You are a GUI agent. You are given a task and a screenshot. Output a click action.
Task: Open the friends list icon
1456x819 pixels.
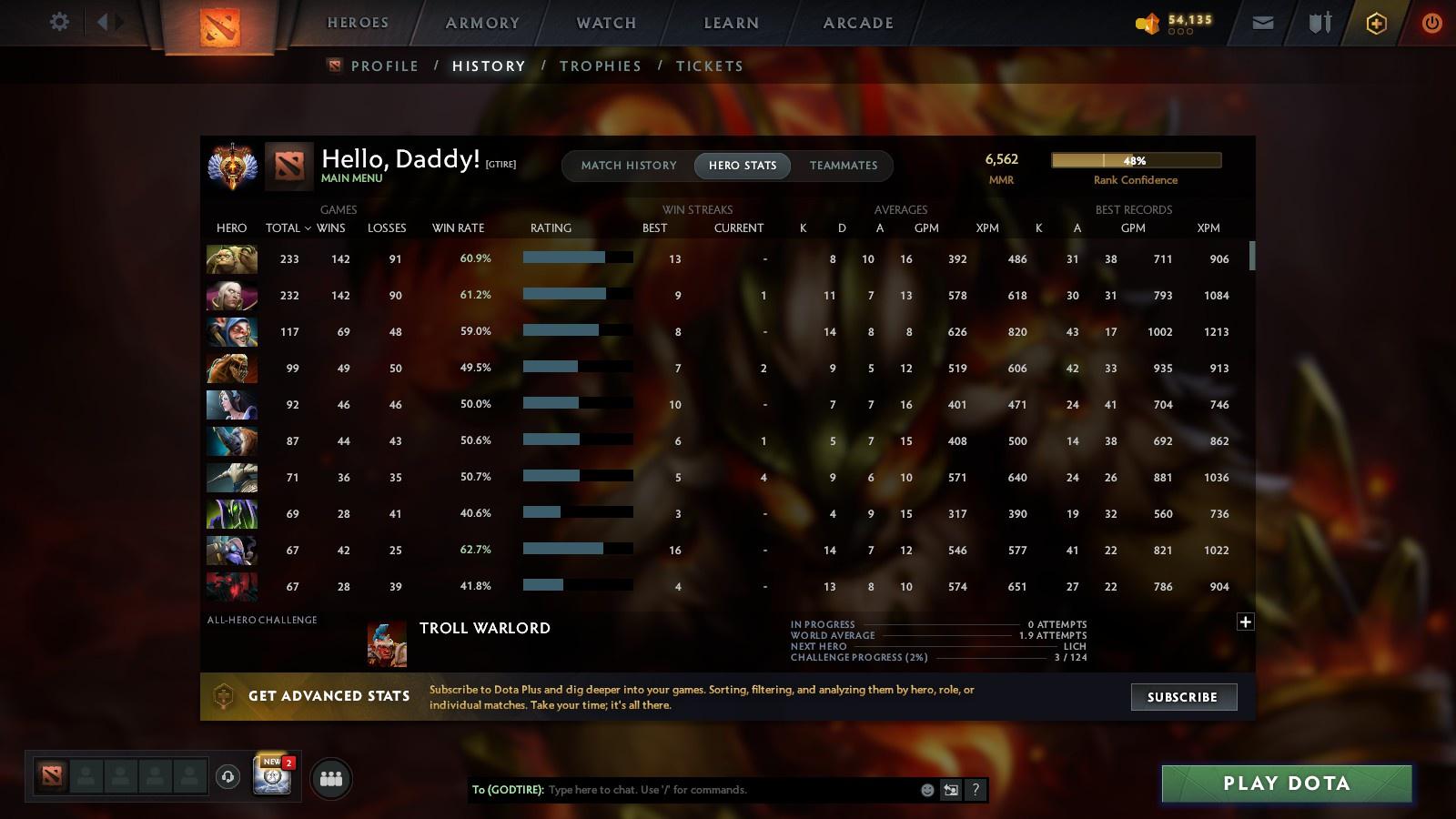(x=331, y=778)
